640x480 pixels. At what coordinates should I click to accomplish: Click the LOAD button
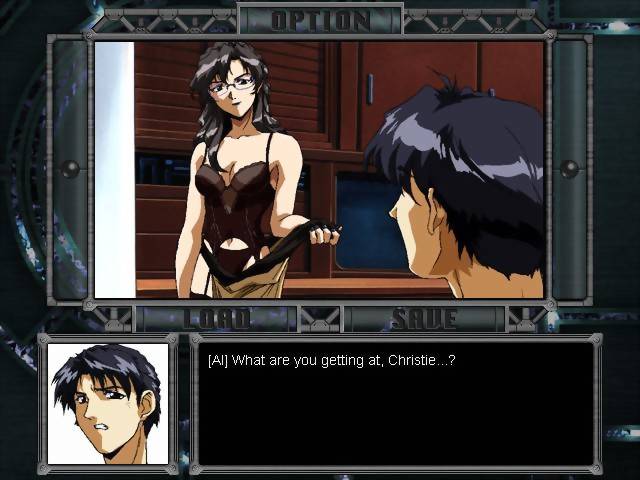click(216, 319)
